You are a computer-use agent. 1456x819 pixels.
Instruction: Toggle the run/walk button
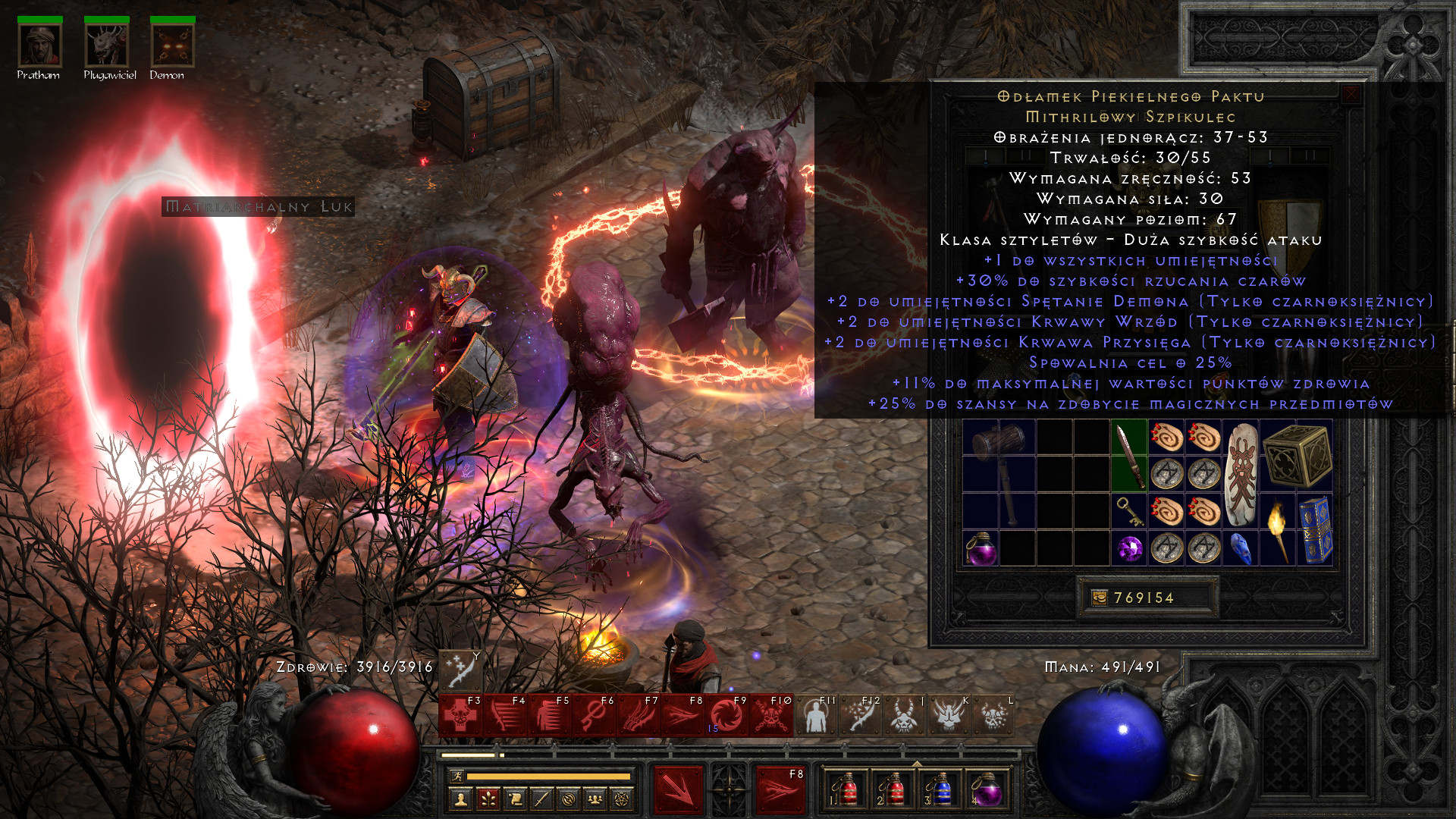click(x=457, y=776)
